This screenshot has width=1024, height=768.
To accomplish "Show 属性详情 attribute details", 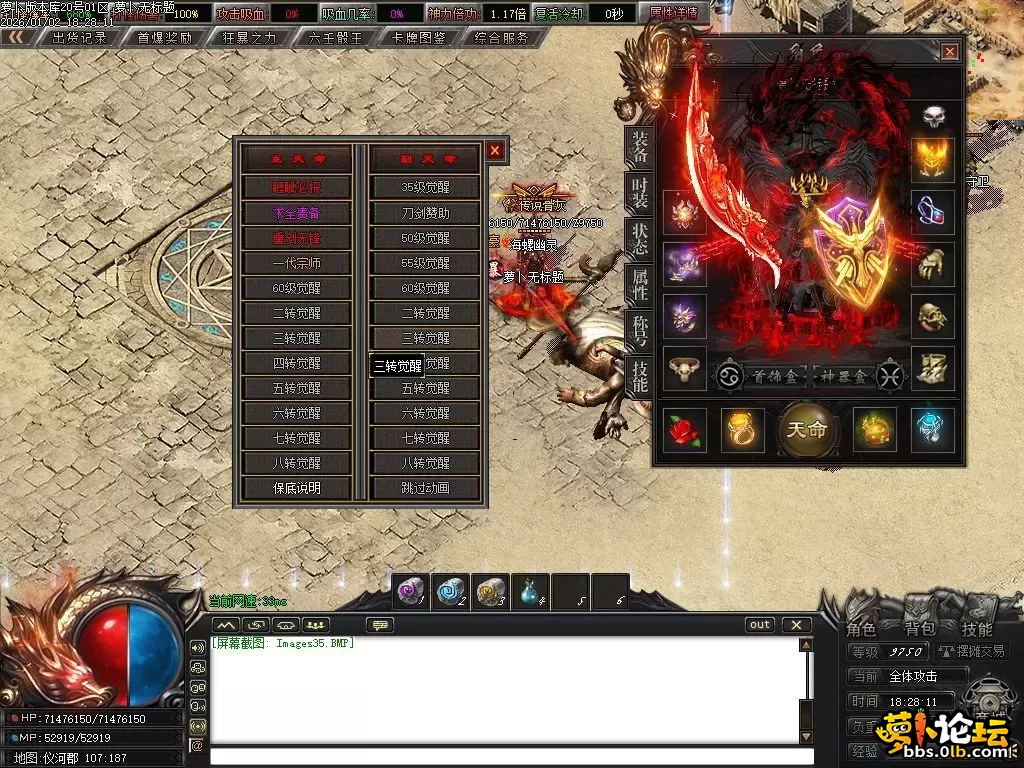I will pos(676,14).
